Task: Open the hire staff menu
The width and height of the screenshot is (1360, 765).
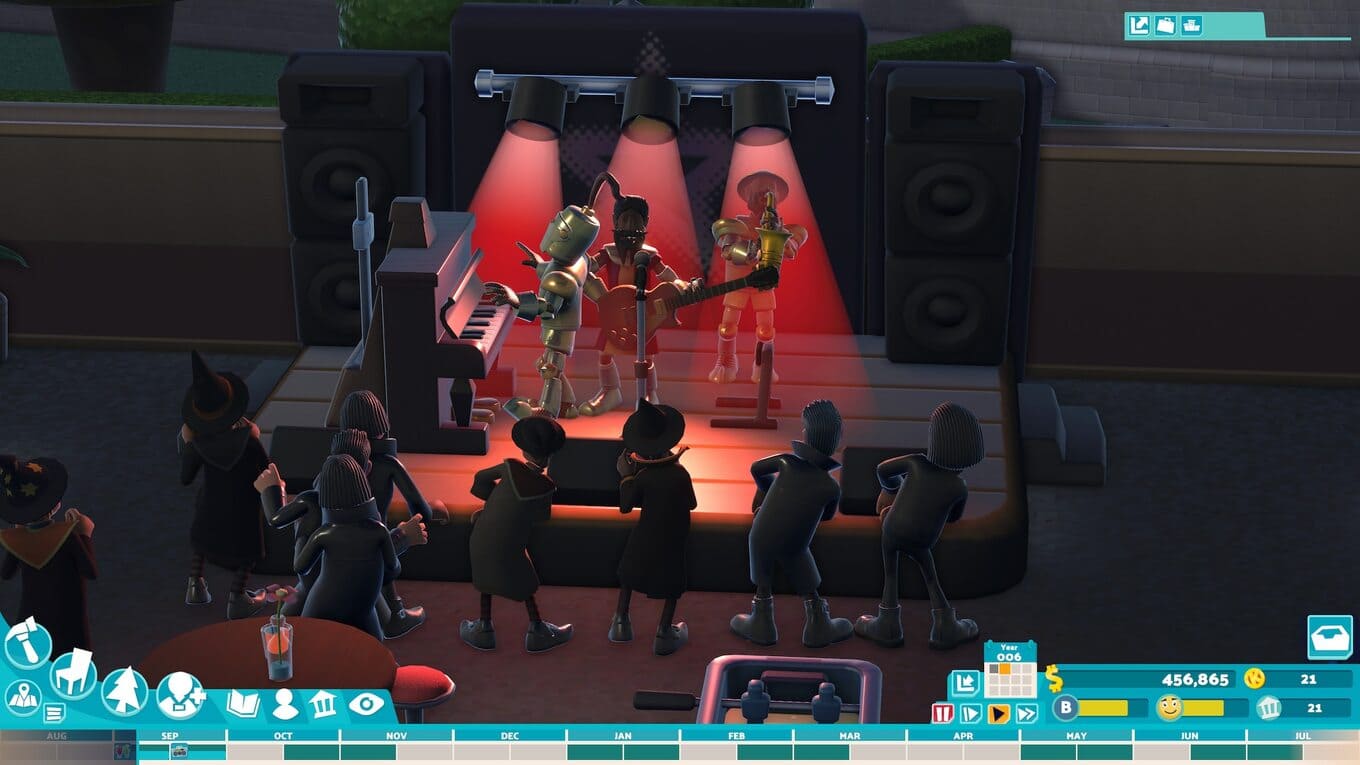Action: (x=181, y=694)
